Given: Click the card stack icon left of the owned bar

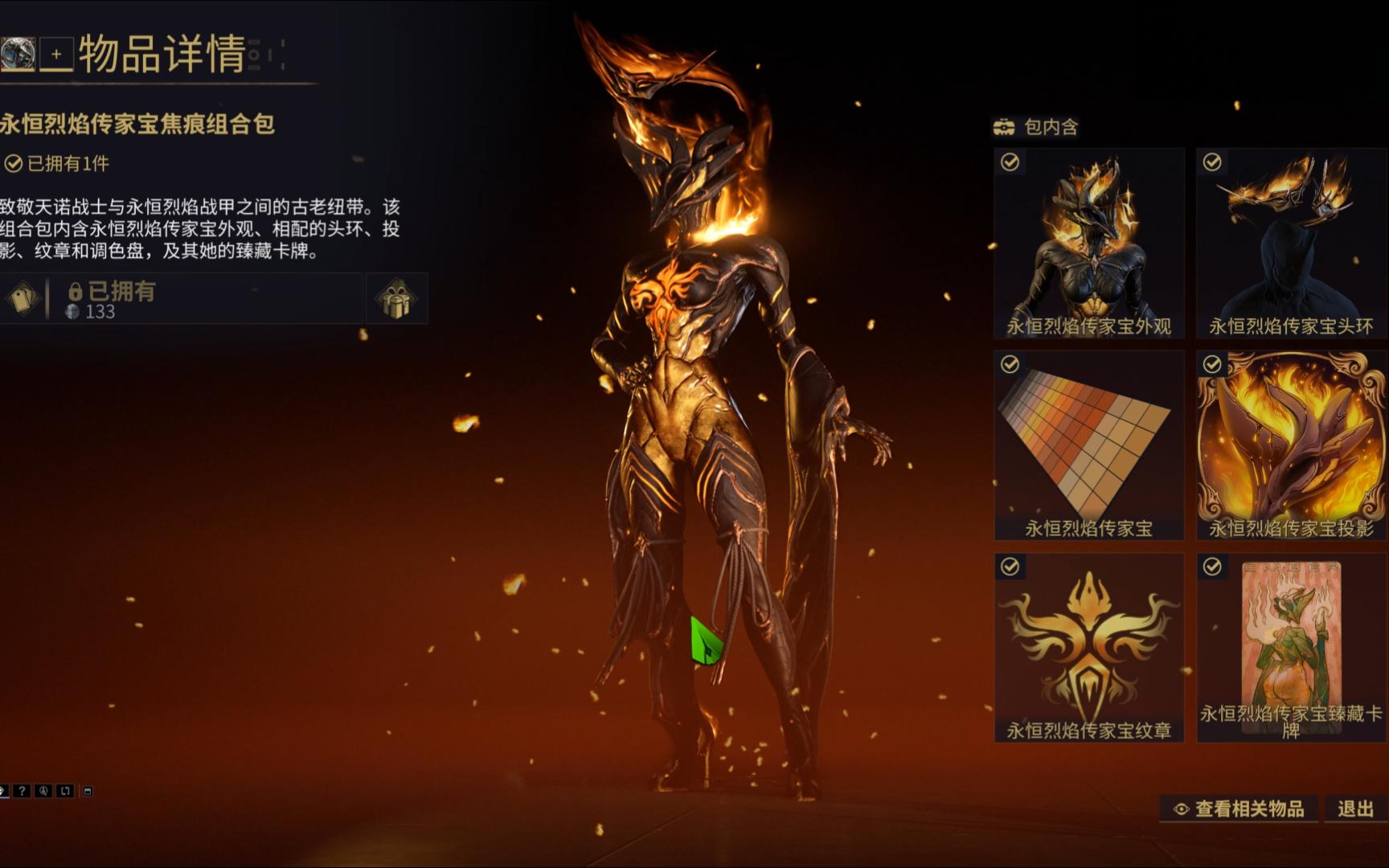Looking at the screenshot, I should 22,297.
